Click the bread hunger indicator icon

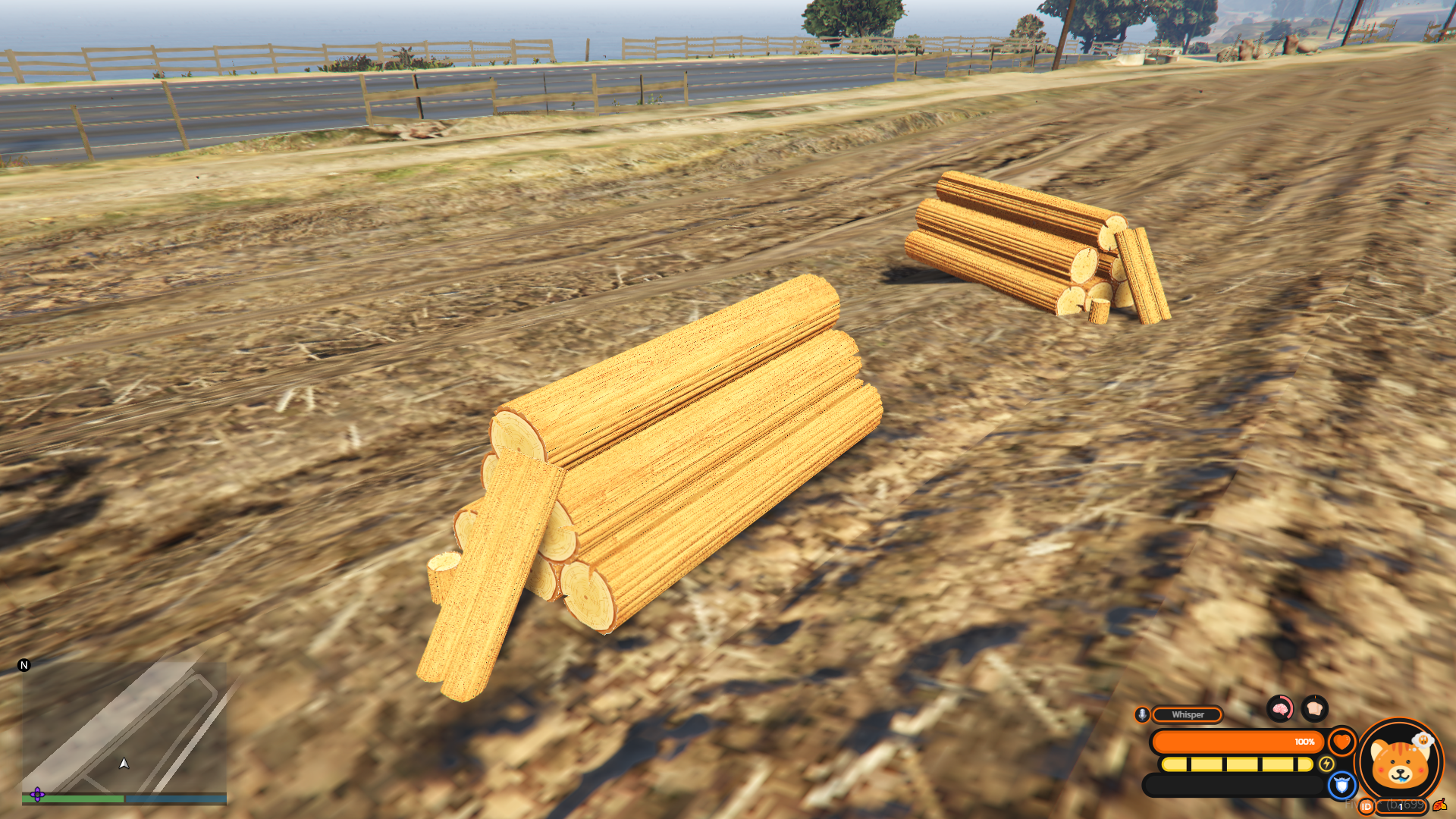pyautogui.click(x=1314, y=709)
